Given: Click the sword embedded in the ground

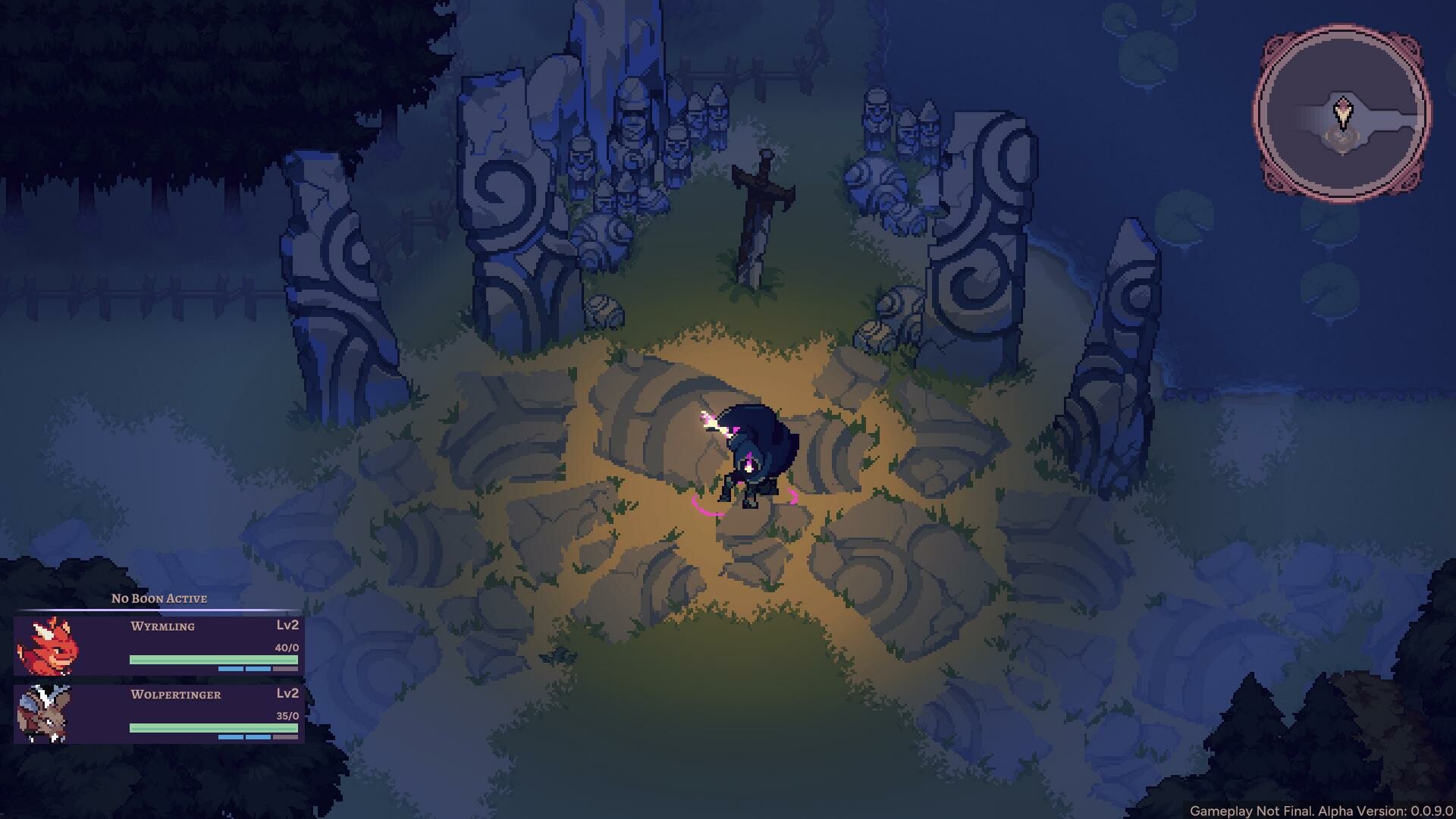Looking at the screenshot, I should 758,212.
